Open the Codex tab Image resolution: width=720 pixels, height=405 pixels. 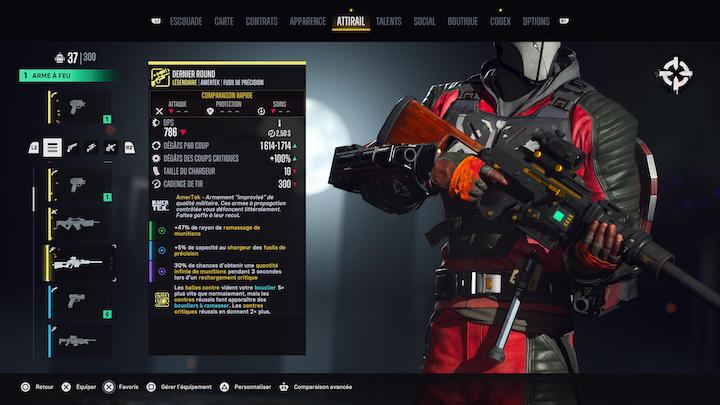[x=500, y=21]
